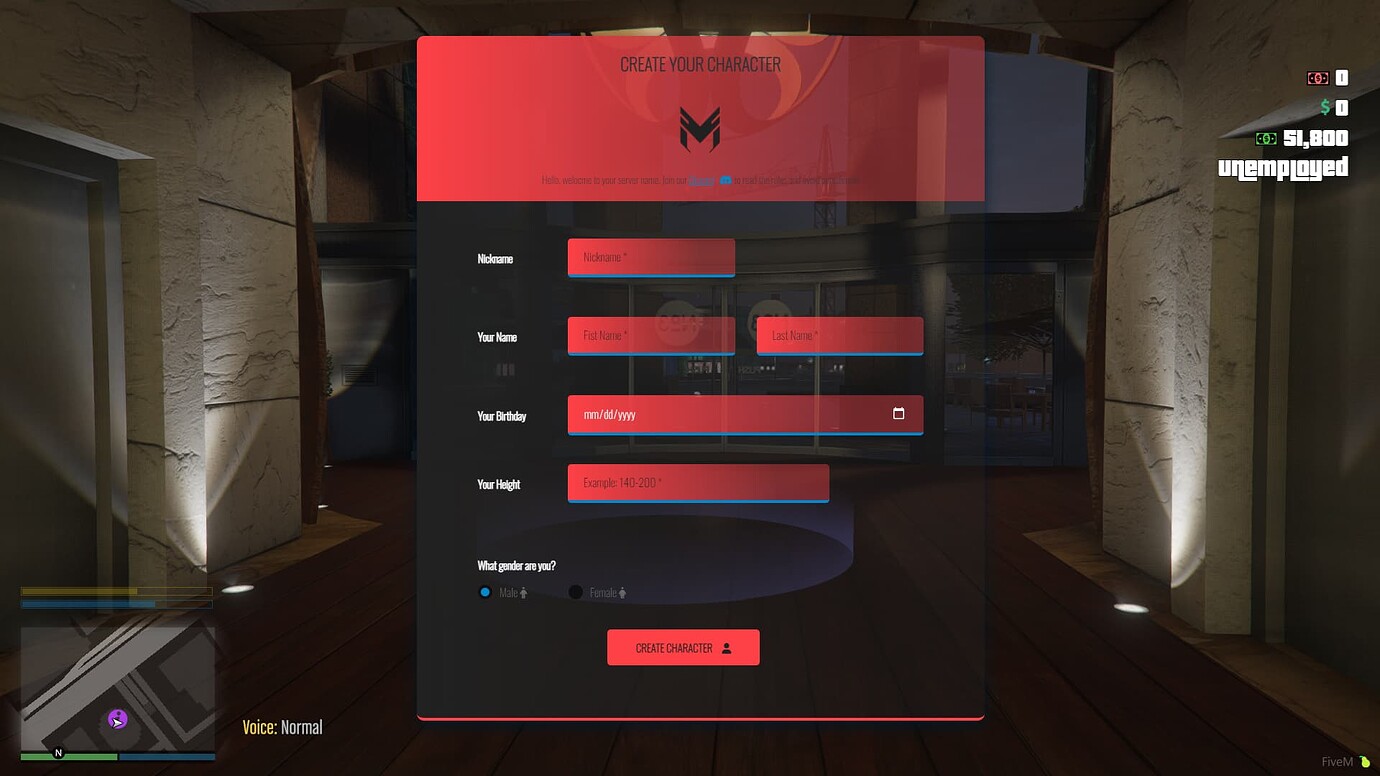
Task: Open the Discord hyperlink in welcome text
Action: coord(700,181)
